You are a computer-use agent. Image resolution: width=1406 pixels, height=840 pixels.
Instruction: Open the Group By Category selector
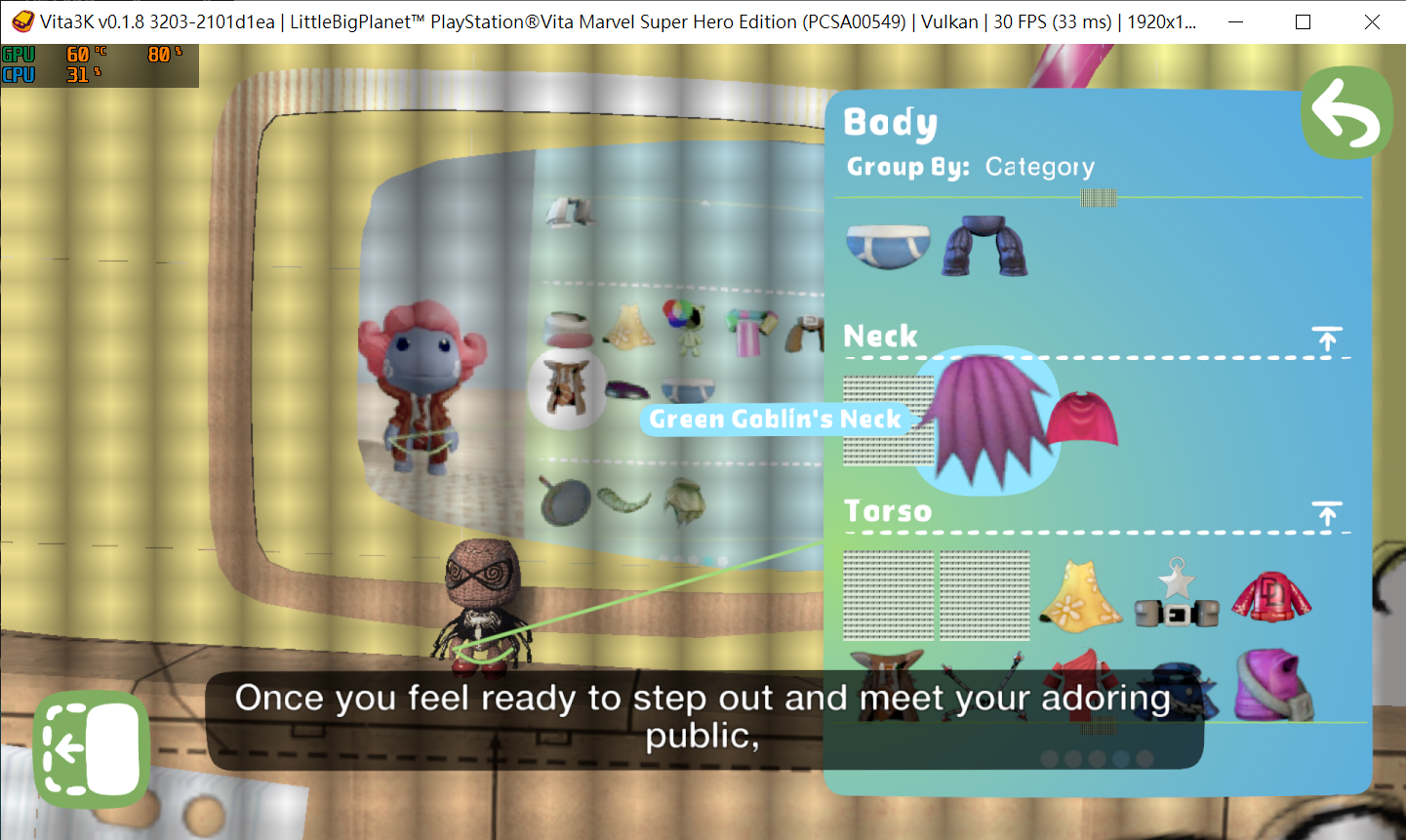[x=1039, y=166]
